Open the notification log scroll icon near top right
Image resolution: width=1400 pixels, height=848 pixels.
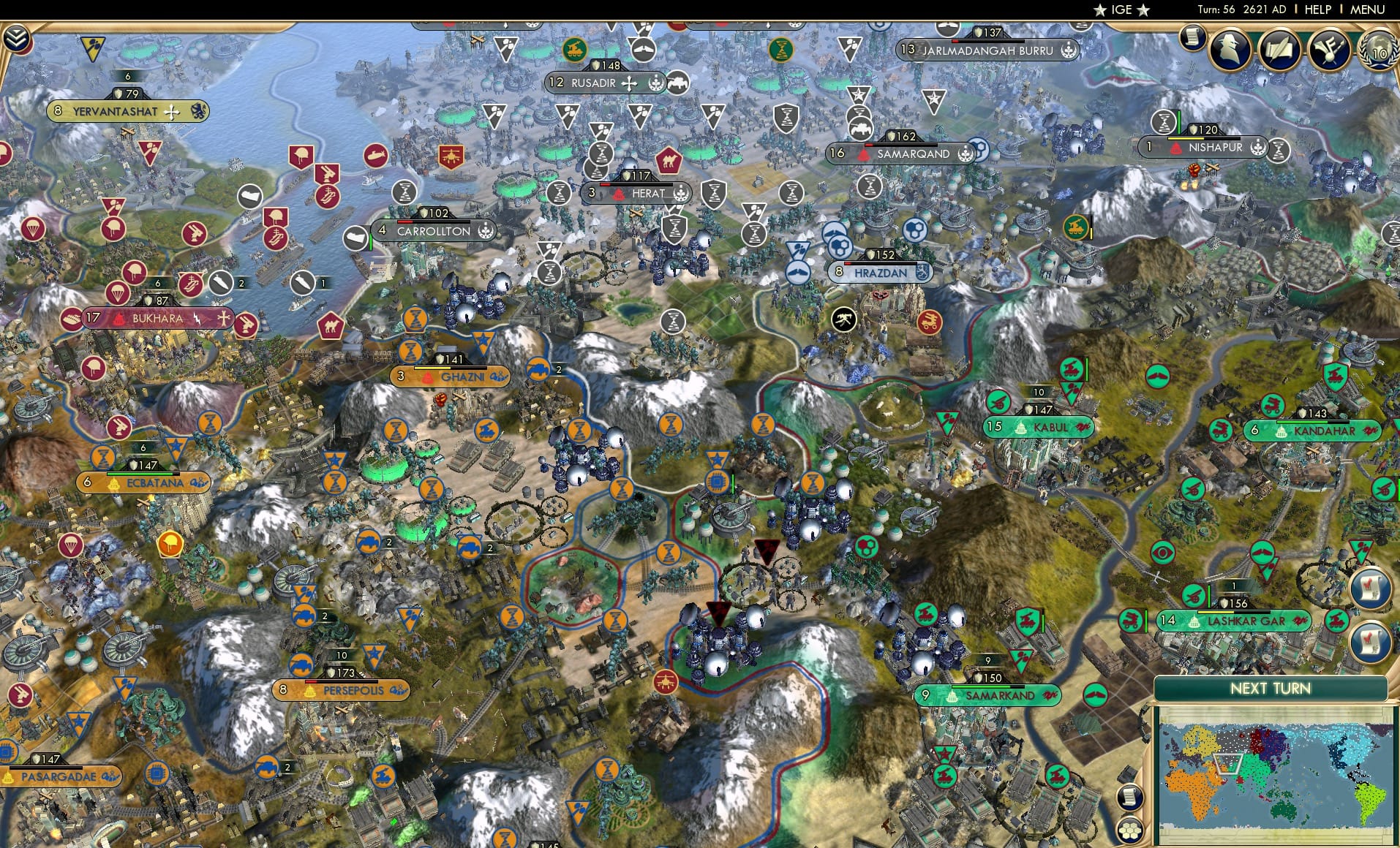pos(1193,38)
